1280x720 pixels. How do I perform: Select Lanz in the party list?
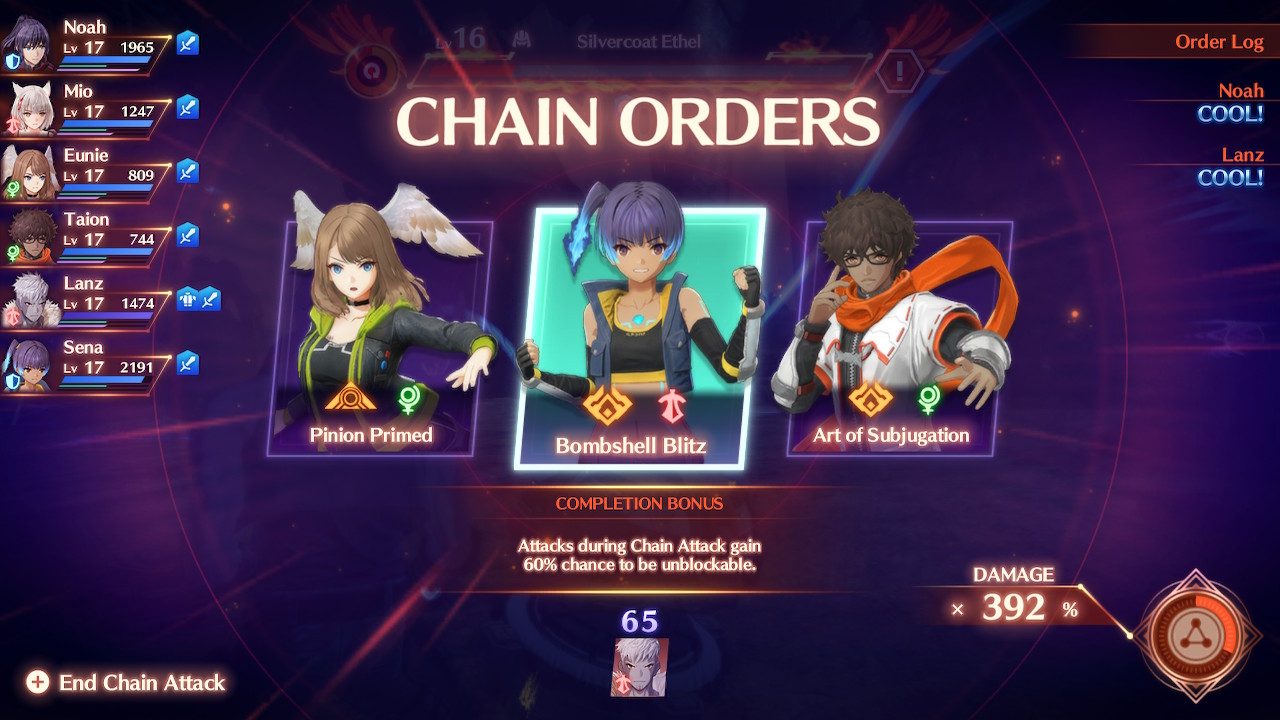point(85,302)
